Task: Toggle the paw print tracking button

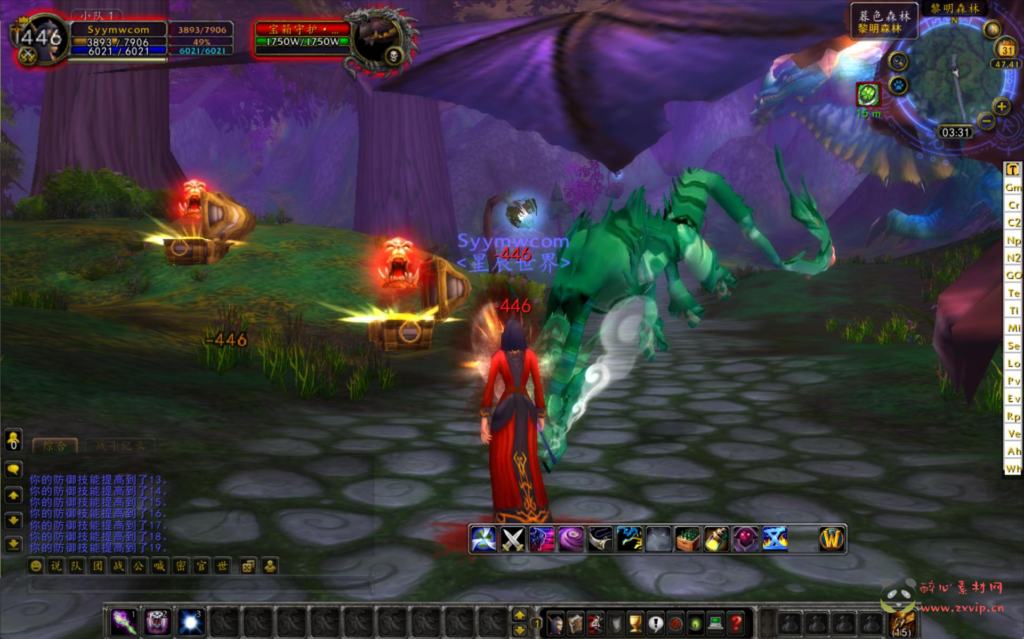Action: [896, 83]
